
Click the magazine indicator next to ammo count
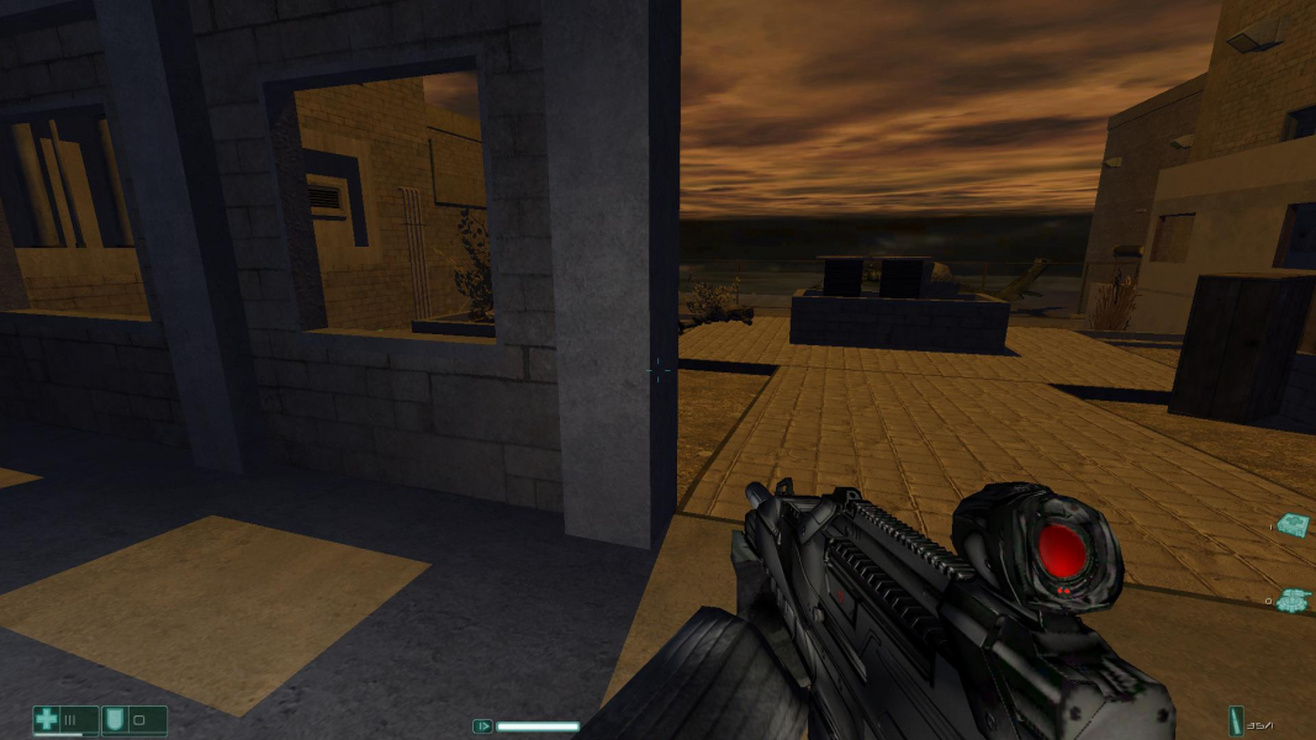pyautogui.click(x=1236, y=721)
